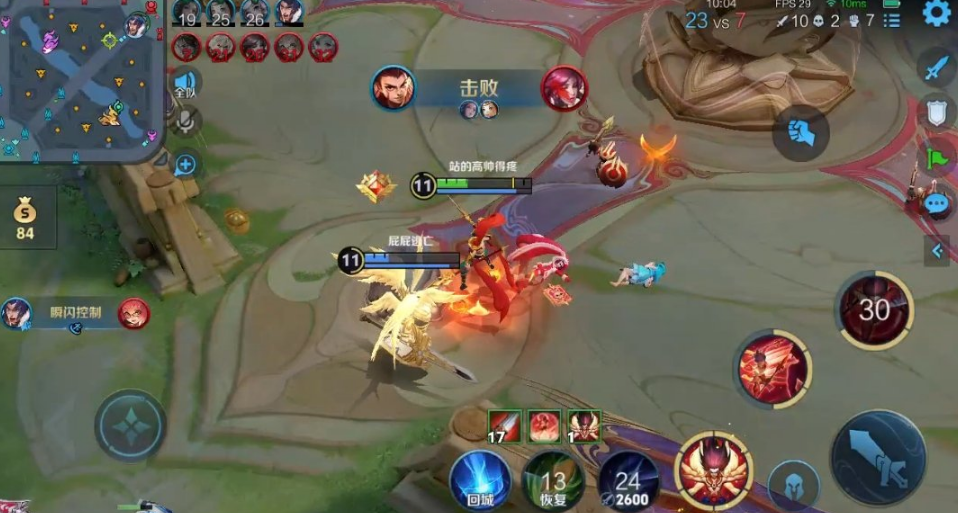Activate the fiery warrior second skill
This screenshot has width=958, height=513.
tap(771, 368)
